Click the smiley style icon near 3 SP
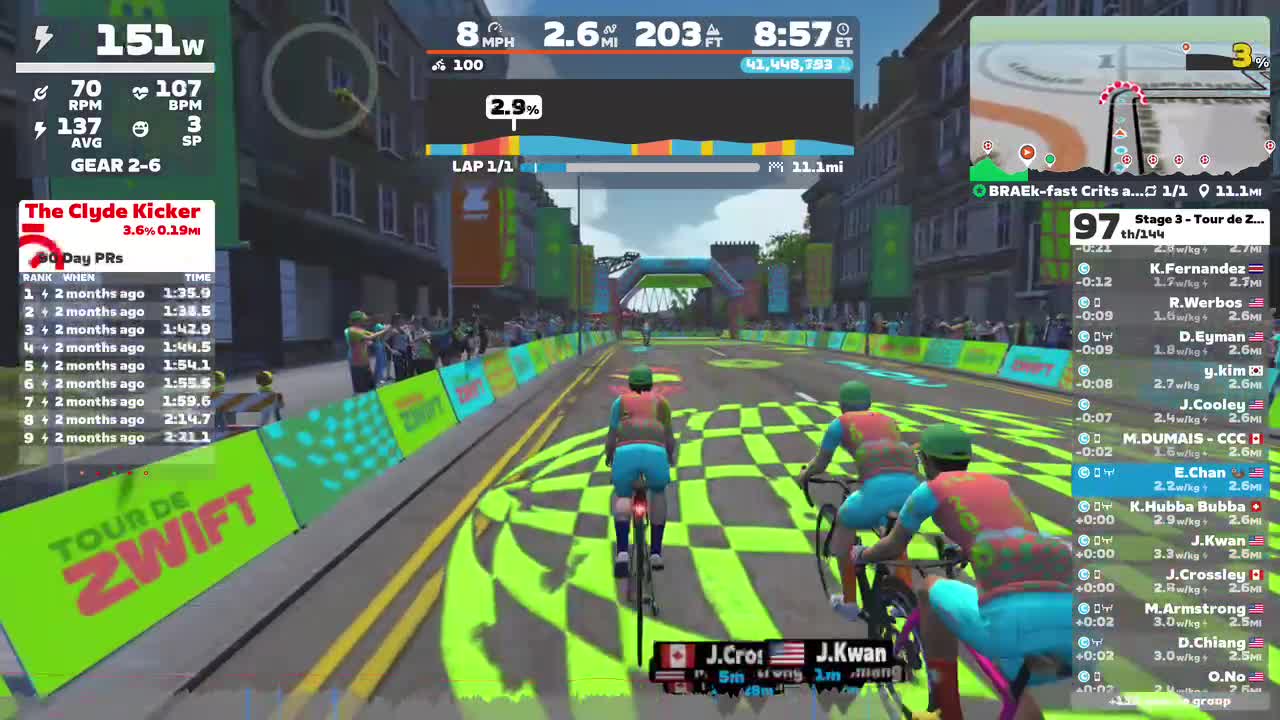Screen dimensions: 1280x720 141,128
